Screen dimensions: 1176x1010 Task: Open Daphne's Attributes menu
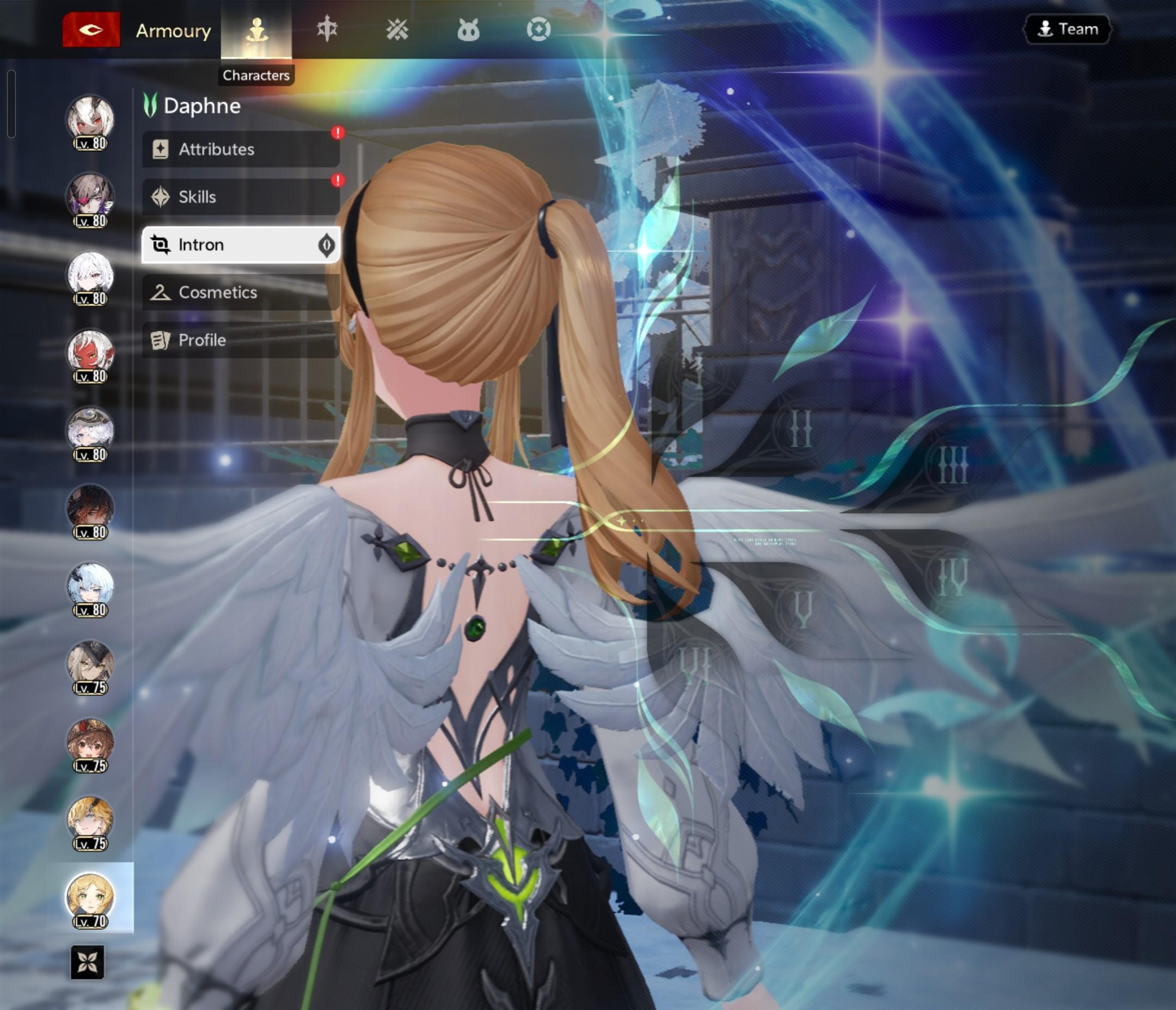click(x=241, y=149)
